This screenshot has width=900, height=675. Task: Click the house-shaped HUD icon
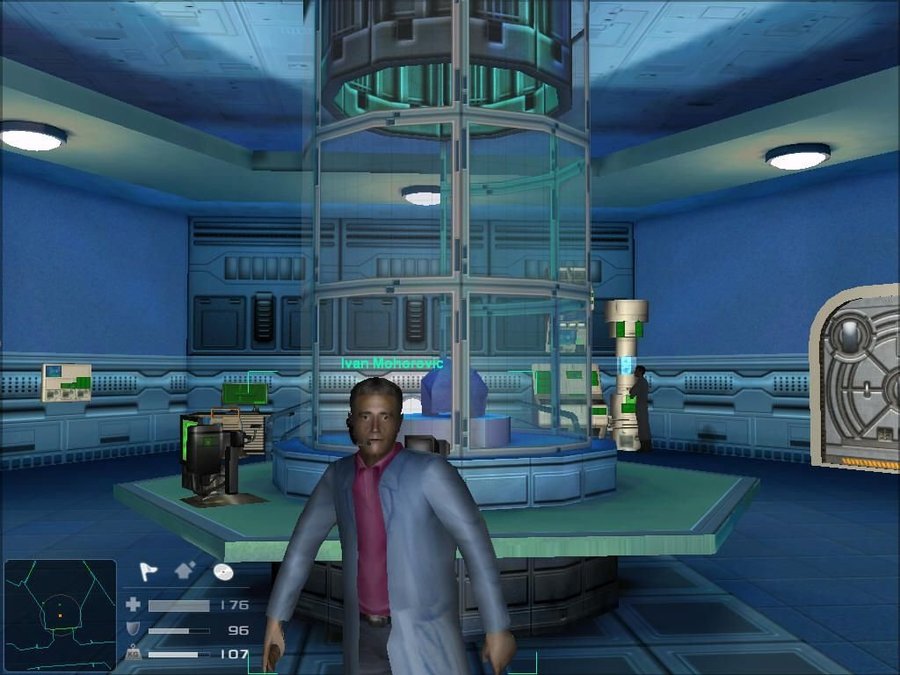point(186,571)
